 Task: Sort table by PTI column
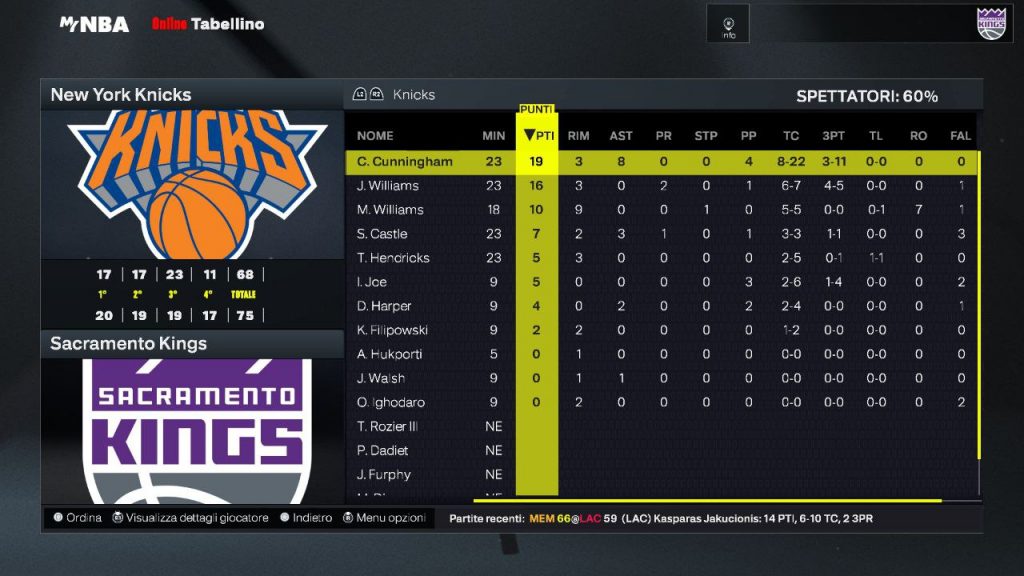pos(538,136)
